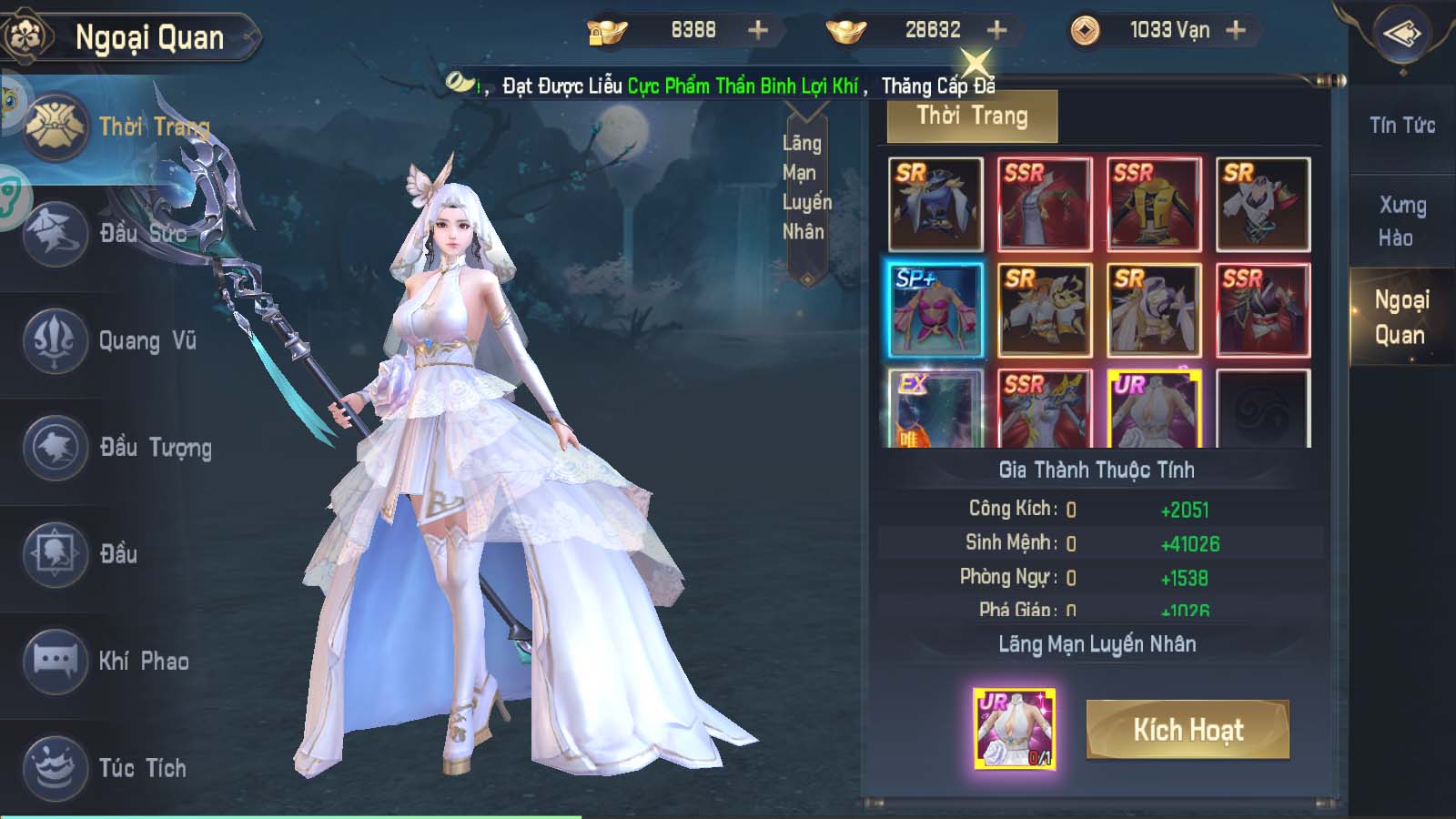Select the SSR yellow jacket outfit

click(x=1154, y=205)
